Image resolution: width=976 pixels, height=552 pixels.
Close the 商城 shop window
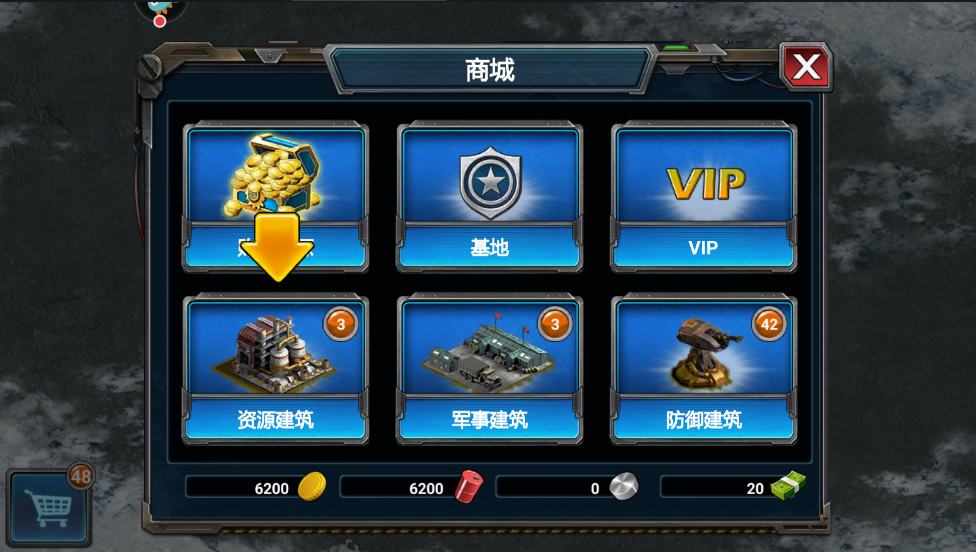point(805,68)
